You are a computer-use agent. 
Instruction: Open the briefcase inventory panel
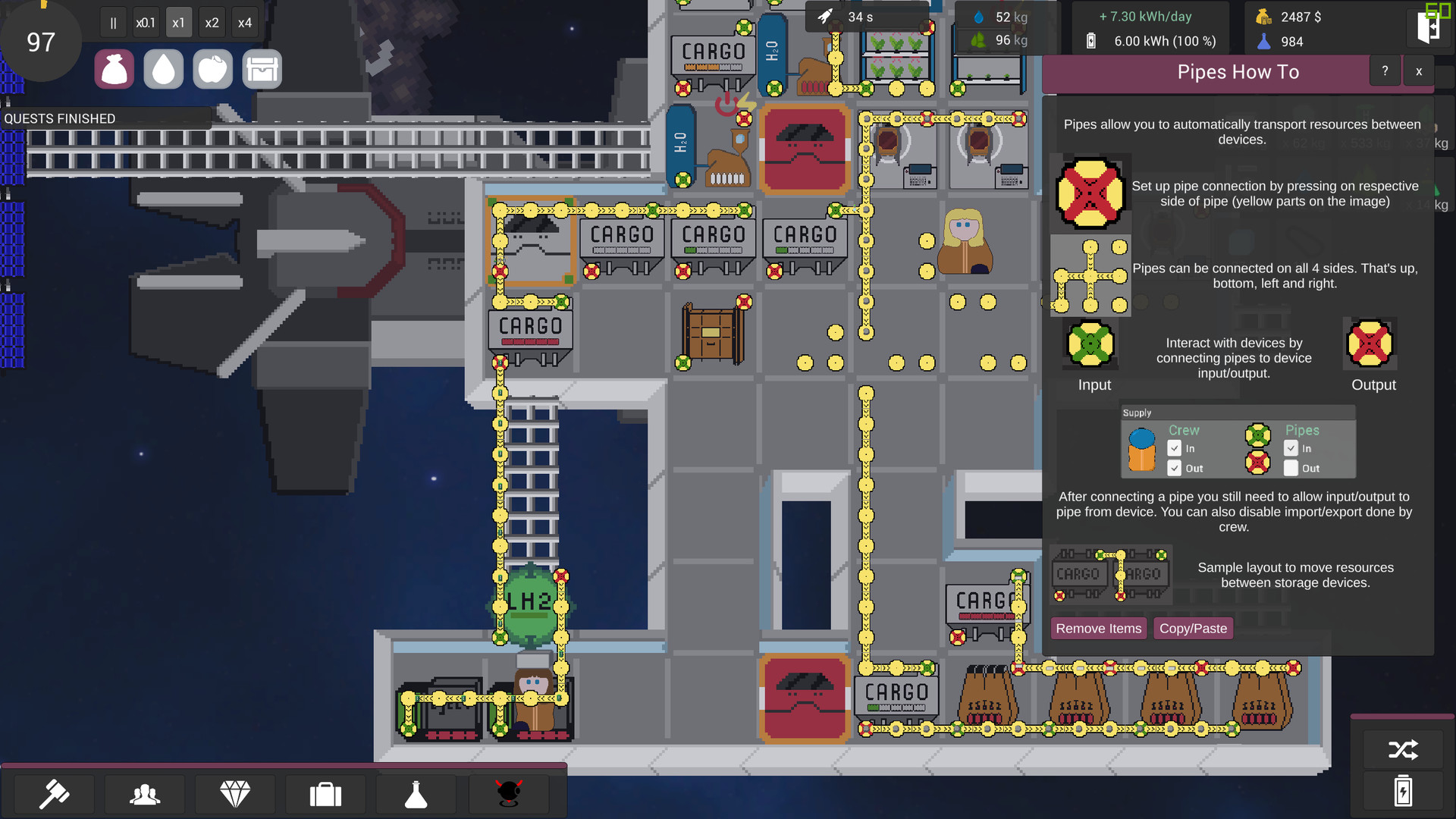[x=325, y=794]
